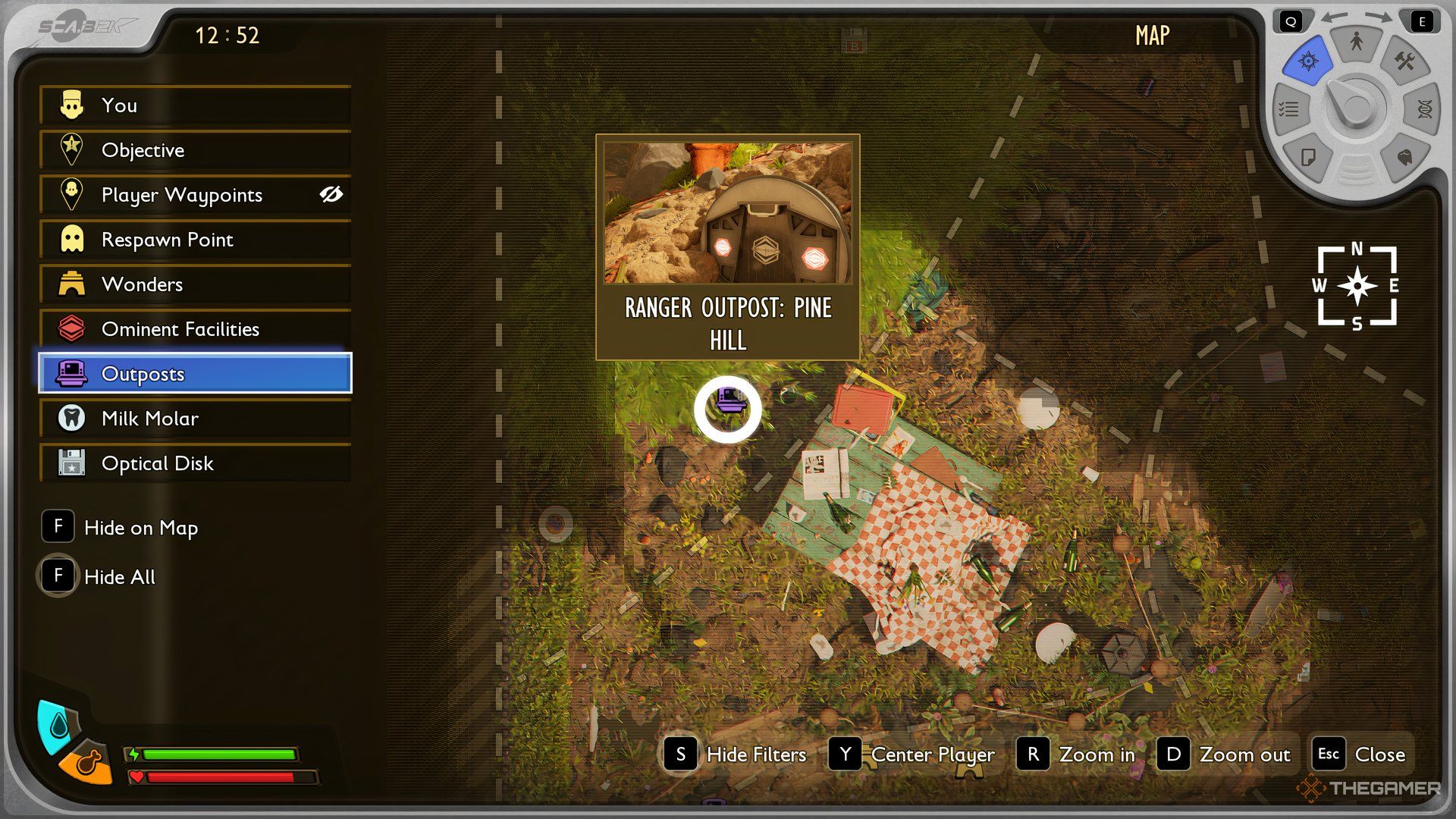The width and height of the screenshot is (1456, 819).
Task: Choose the Milk Molar filter
Action: [x=195, y=419]
